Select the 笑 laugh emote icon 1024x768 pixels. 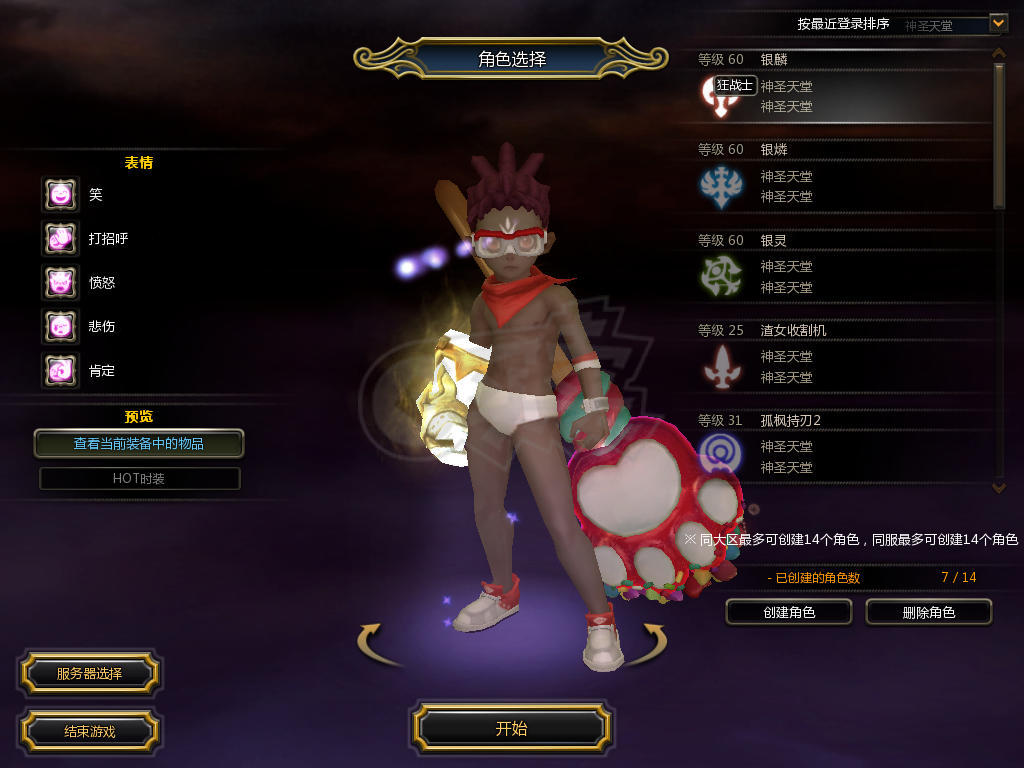click(60, 194)
